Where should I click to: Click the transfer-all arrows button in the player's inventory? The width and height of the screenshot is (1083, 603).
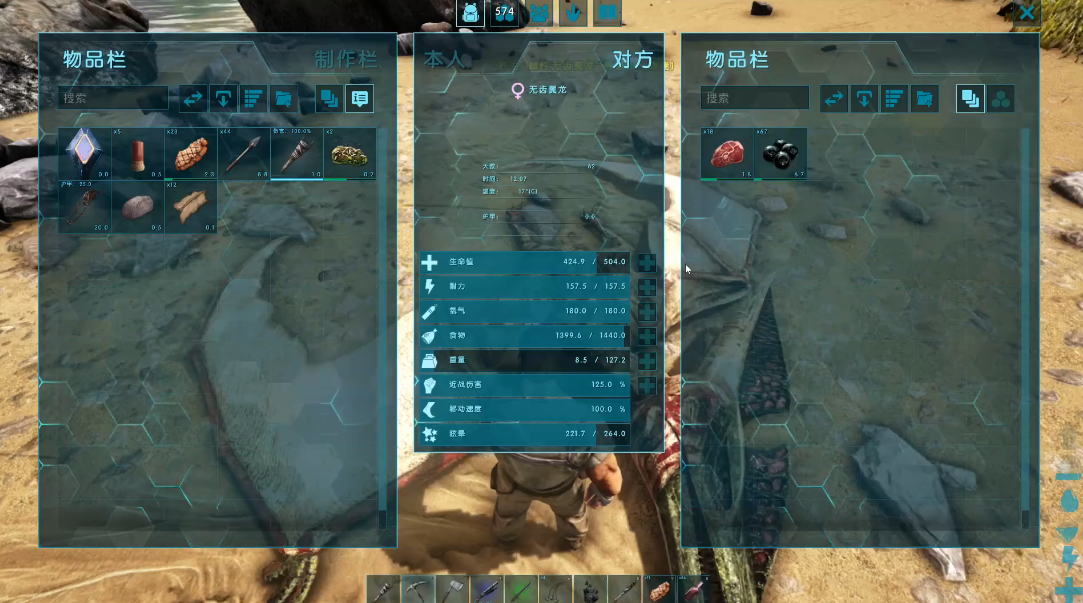(194, 98)
